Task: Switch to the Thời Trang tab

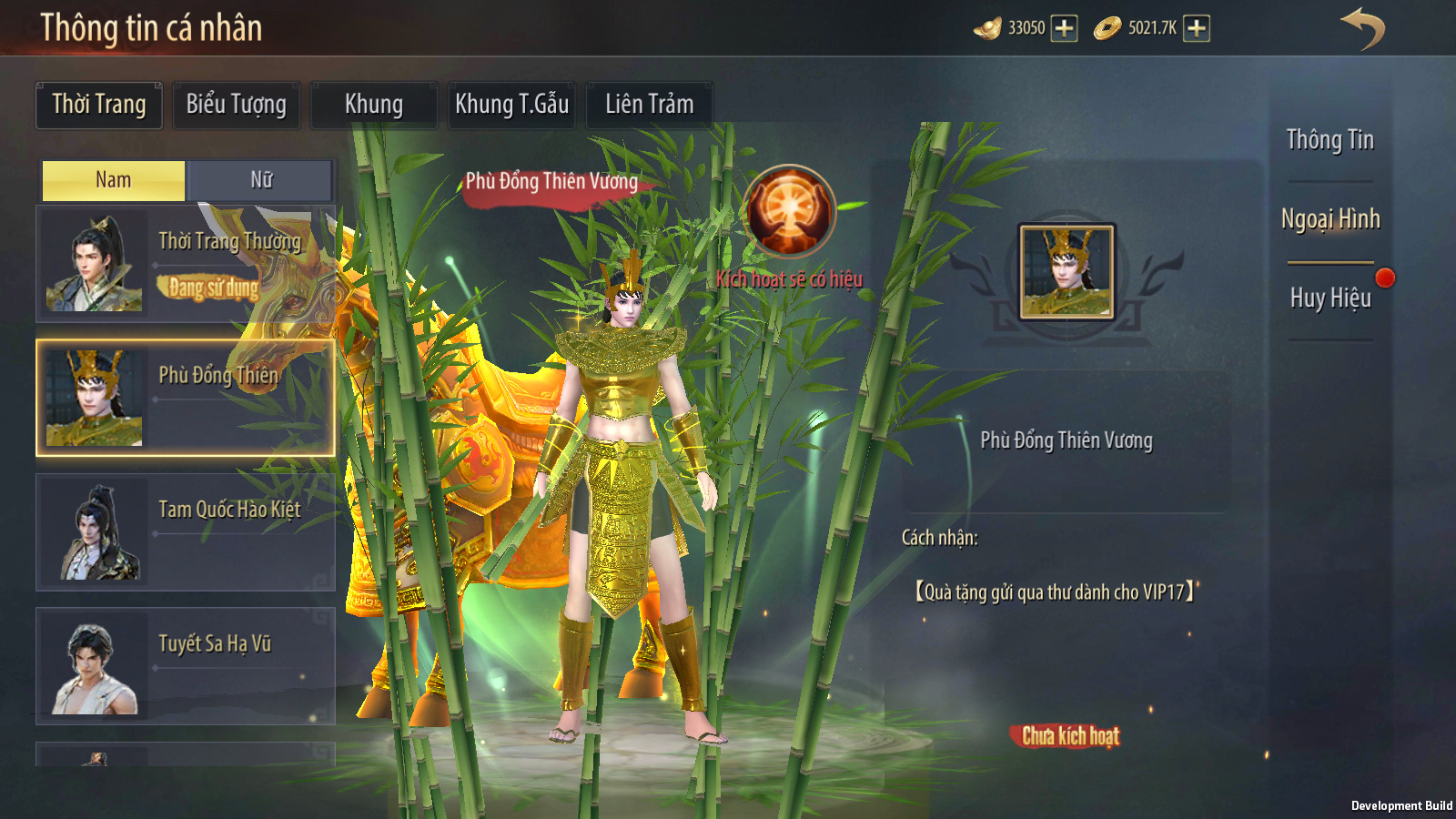Action: 99,105
